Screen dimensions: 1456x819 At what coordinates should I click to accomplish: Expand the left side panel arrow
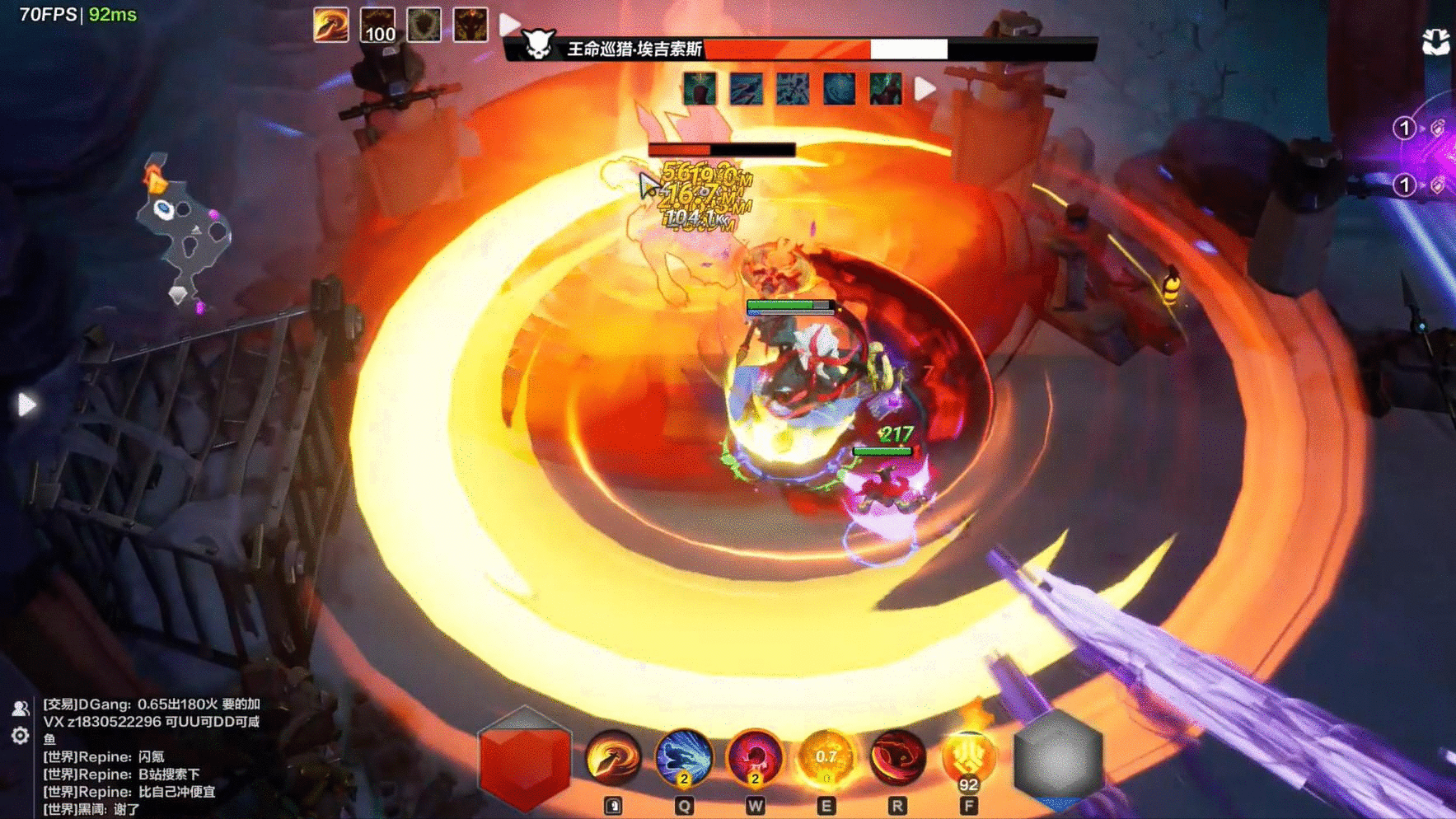pyautogui.click(x=26, y=405)
